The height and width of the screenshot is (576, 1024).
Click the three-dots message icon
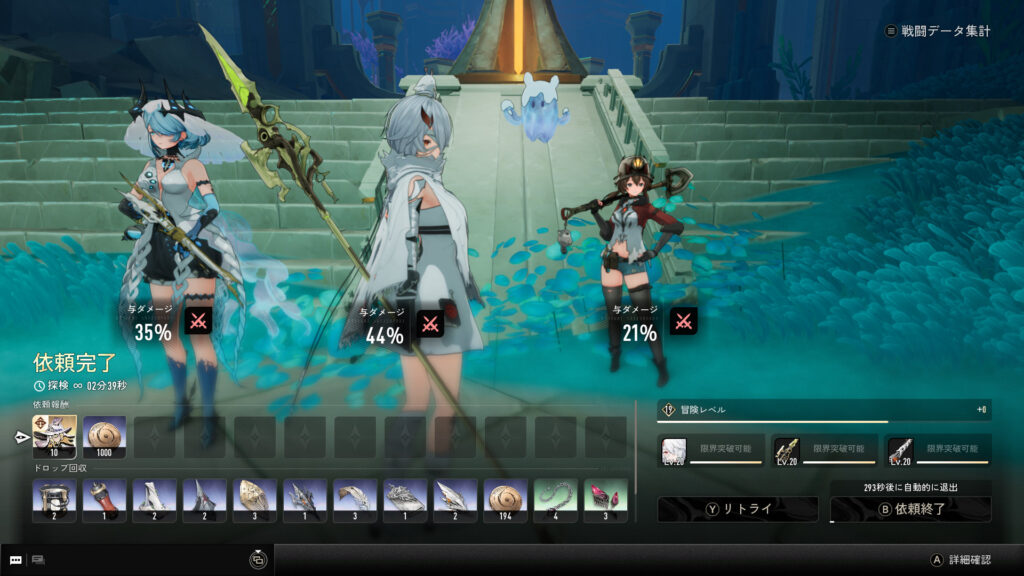16,560
